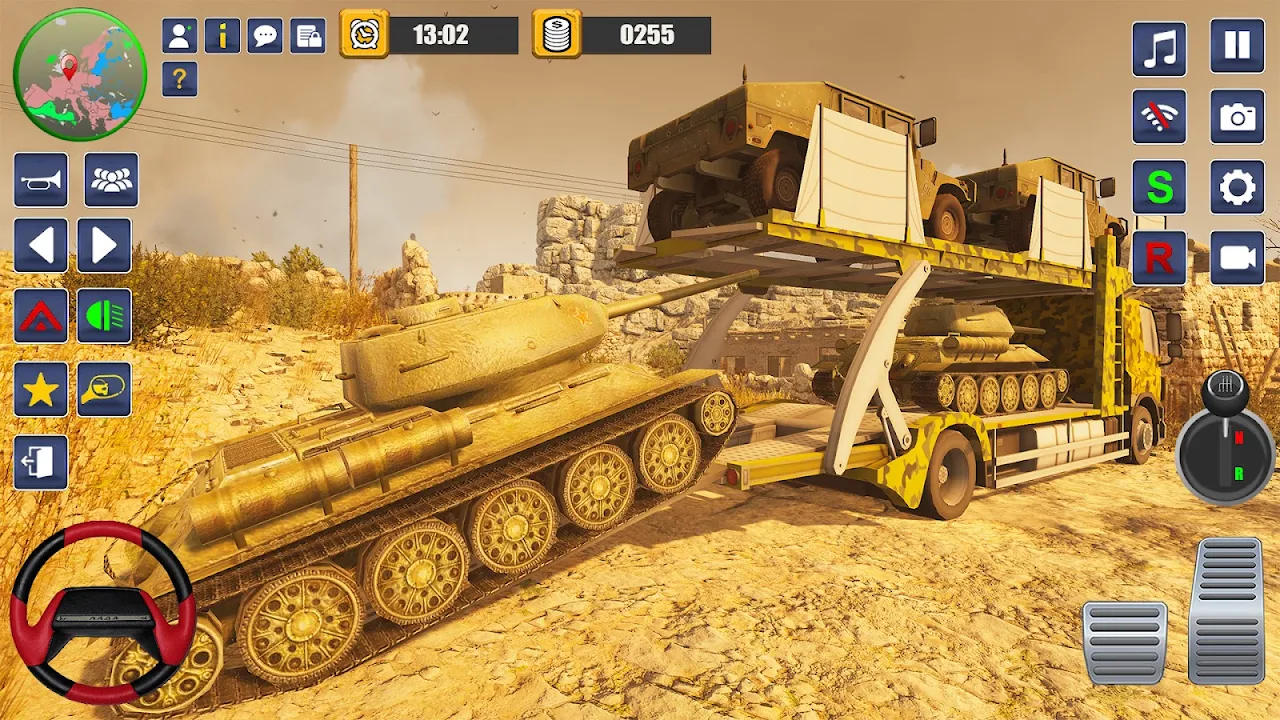1280x720 pixels.
Task: Toggle the red hazard triangle
Action: coord(41,316)
